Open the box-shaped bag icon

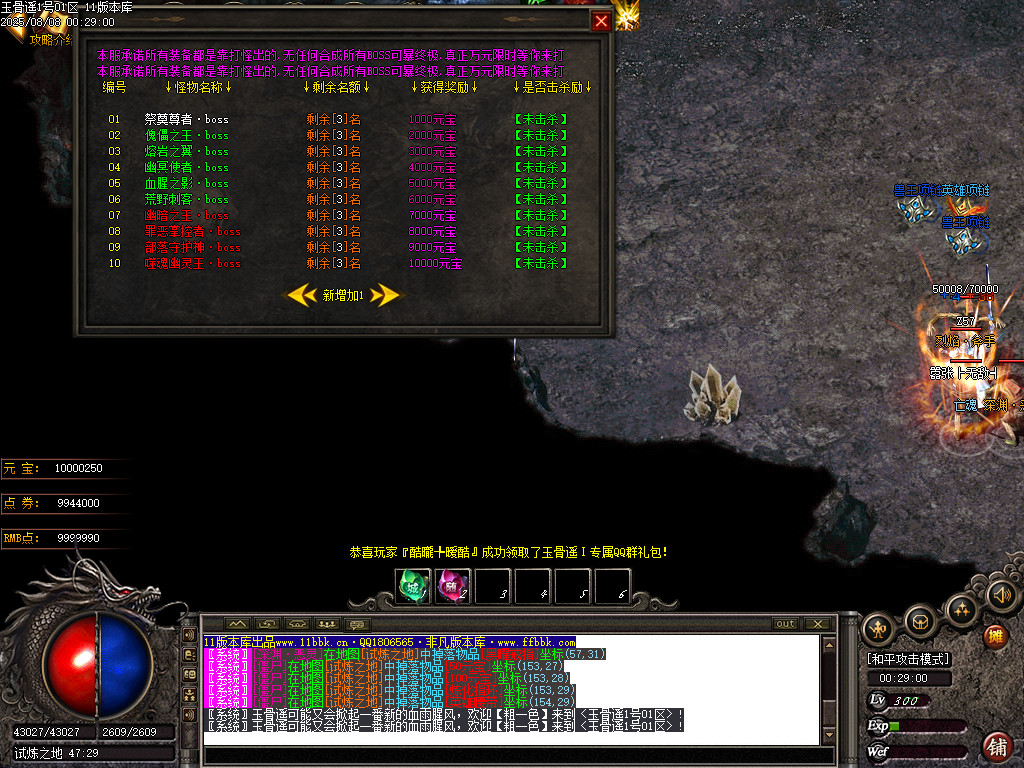coord(919,623)
